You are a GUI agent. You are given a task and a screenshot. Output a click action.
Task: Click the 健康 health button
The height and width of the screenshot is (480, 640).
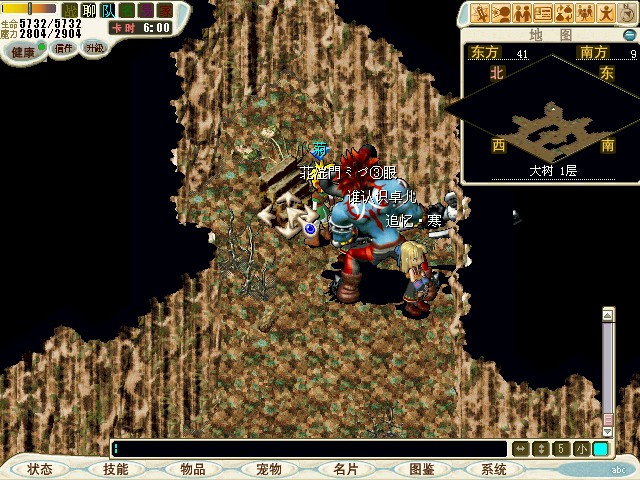23,51
